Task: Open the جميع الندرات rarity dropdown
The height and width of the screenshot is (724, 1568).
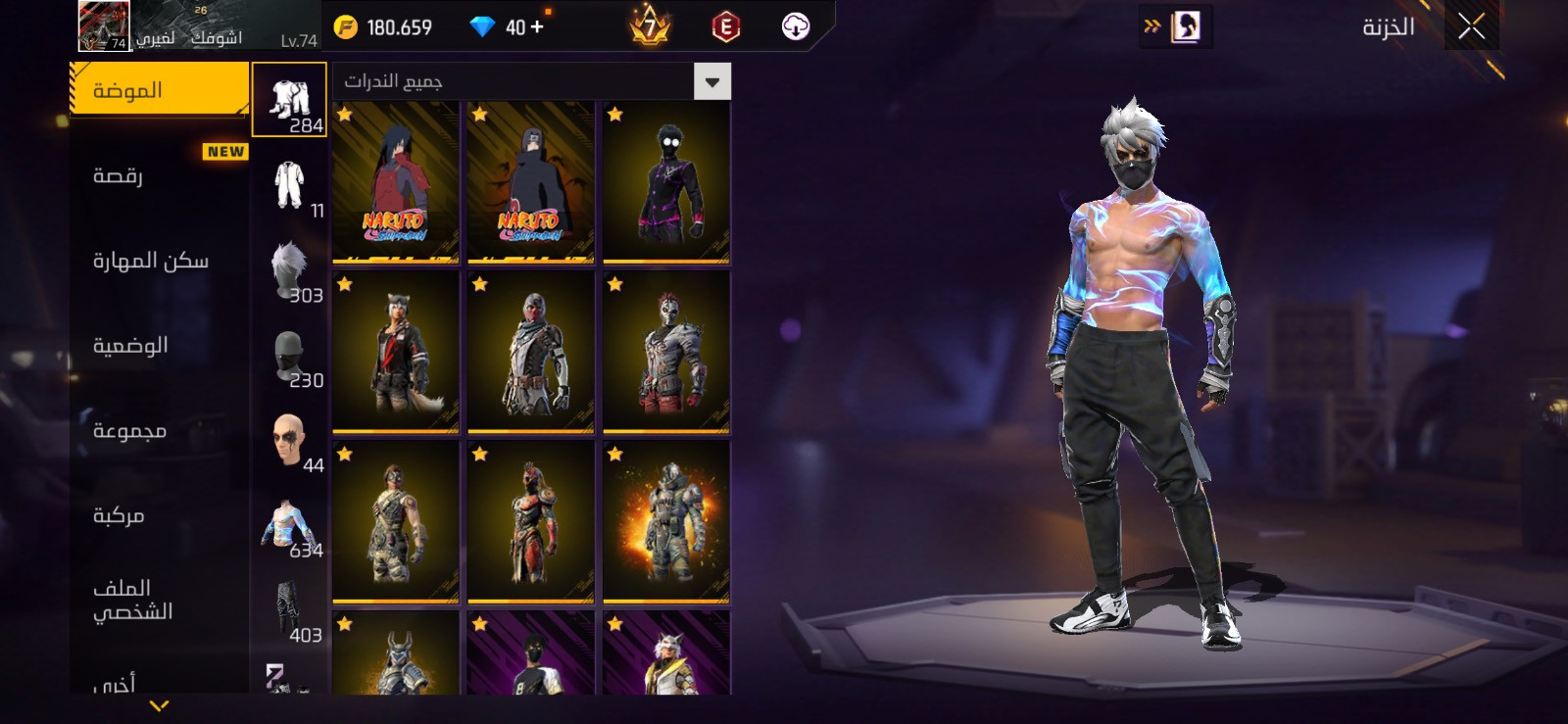Action: coord(532,81)
